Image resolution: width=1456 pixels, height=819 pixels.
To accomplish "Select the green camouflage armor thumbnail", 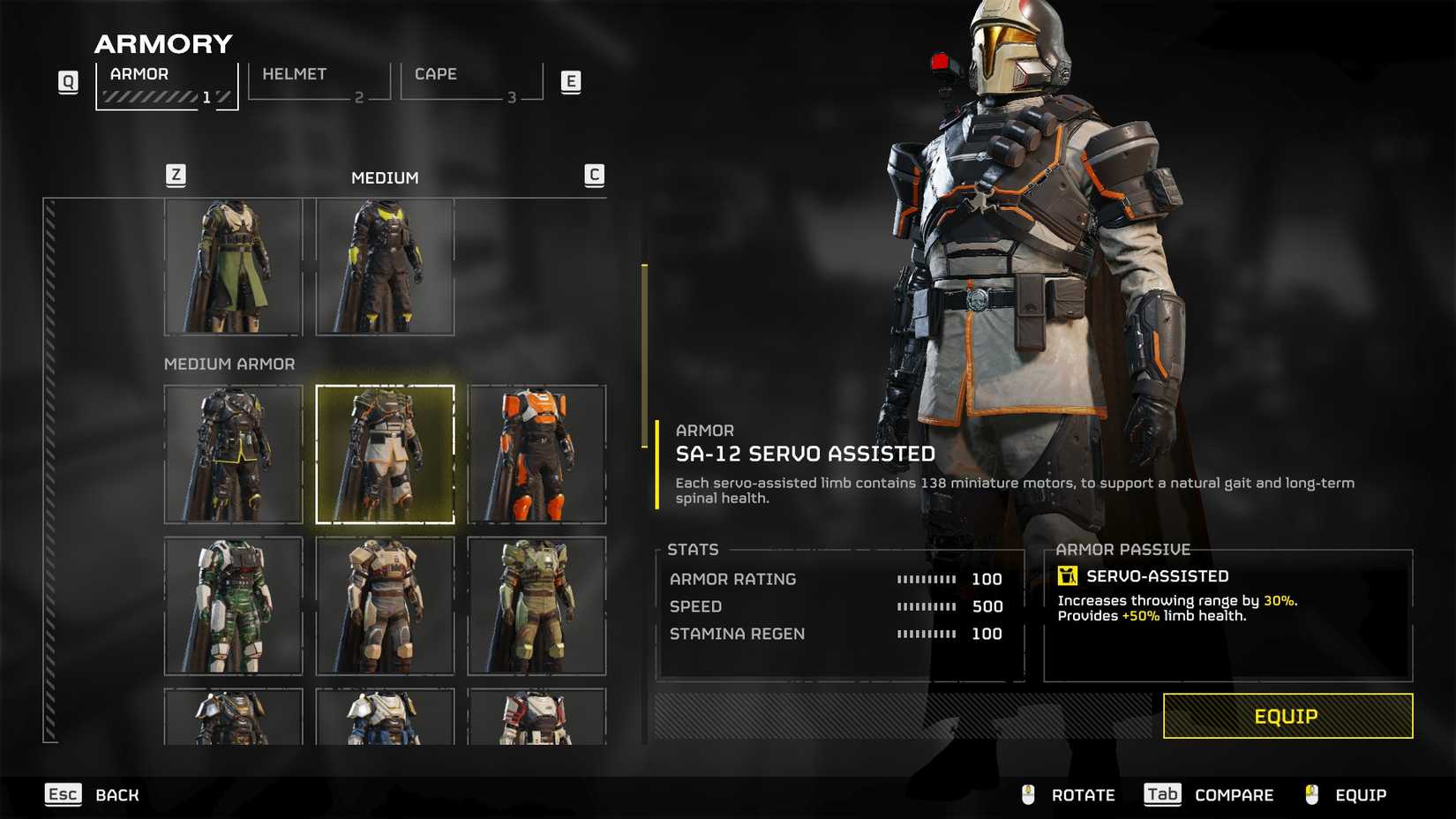I will 233,605.
